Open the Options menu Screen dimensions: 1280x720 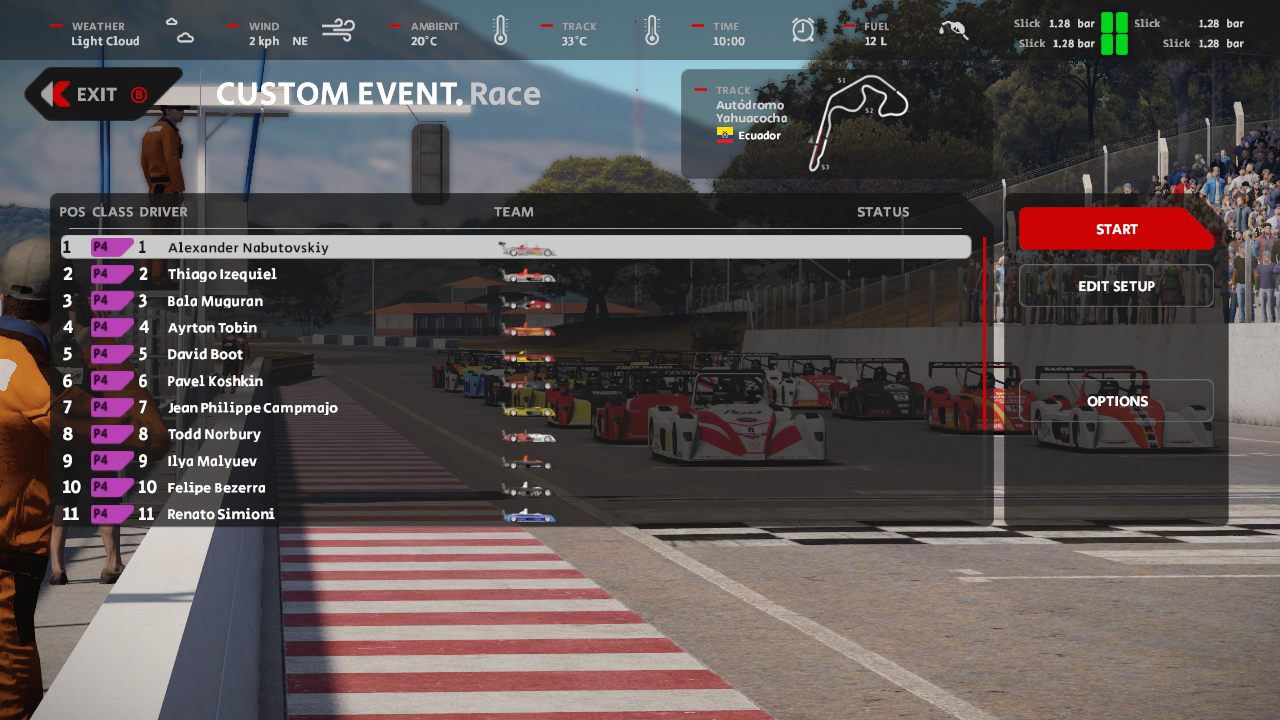(1116, 401)
